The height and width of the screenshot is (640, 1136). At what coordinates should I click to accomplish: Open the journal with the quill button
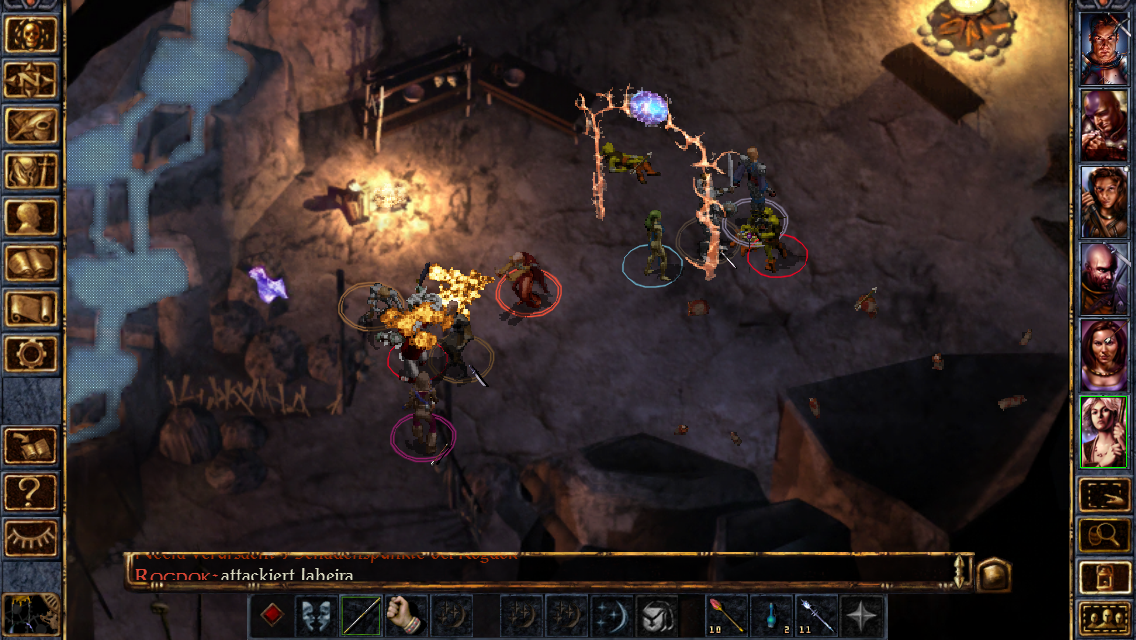(31, 126)
